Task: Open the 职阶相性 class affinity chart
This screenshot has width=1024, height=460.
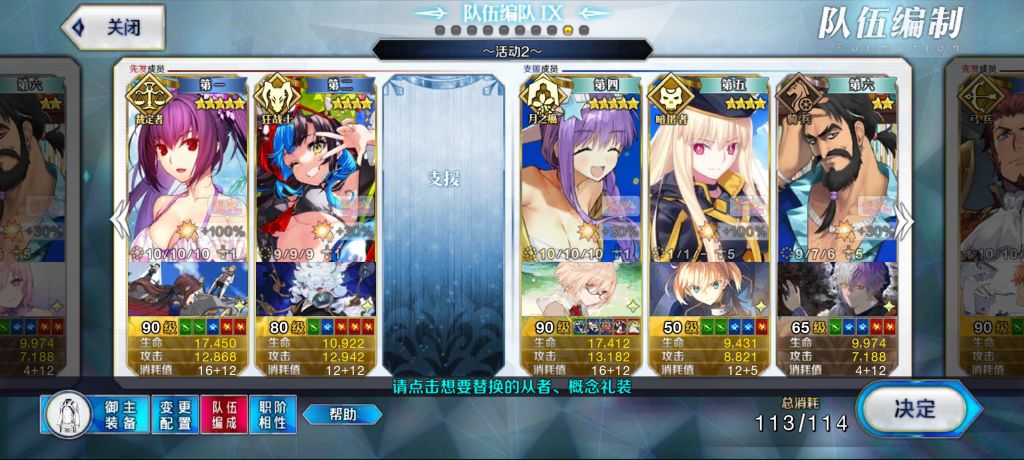Action: coord(272,415)
